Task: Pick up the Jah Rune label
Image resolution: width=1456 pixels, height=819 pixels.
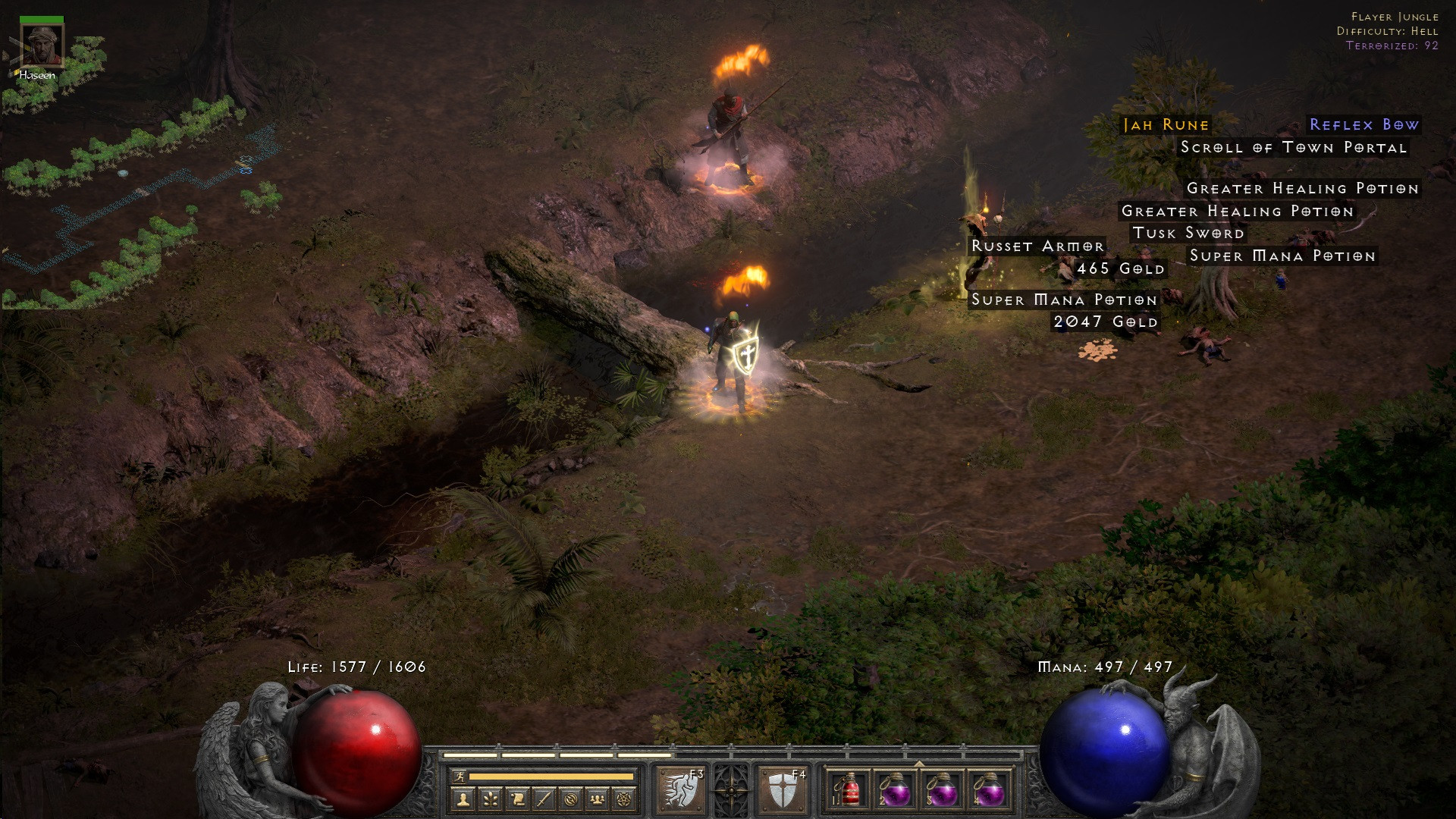Action: pyautogui.click(x=1166, y=125)
